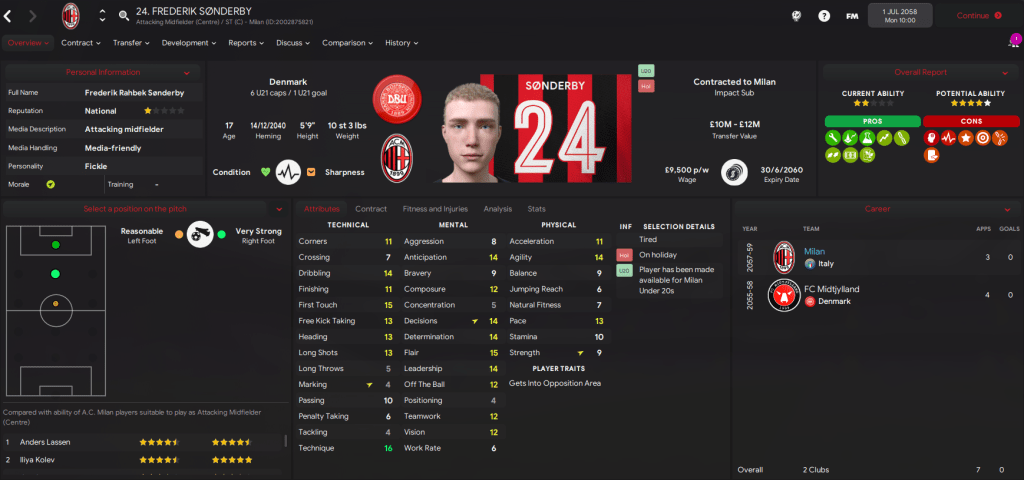This screenshot has width=1024, height=480.
Task: Open the History menu
Action: click(401, 43)
